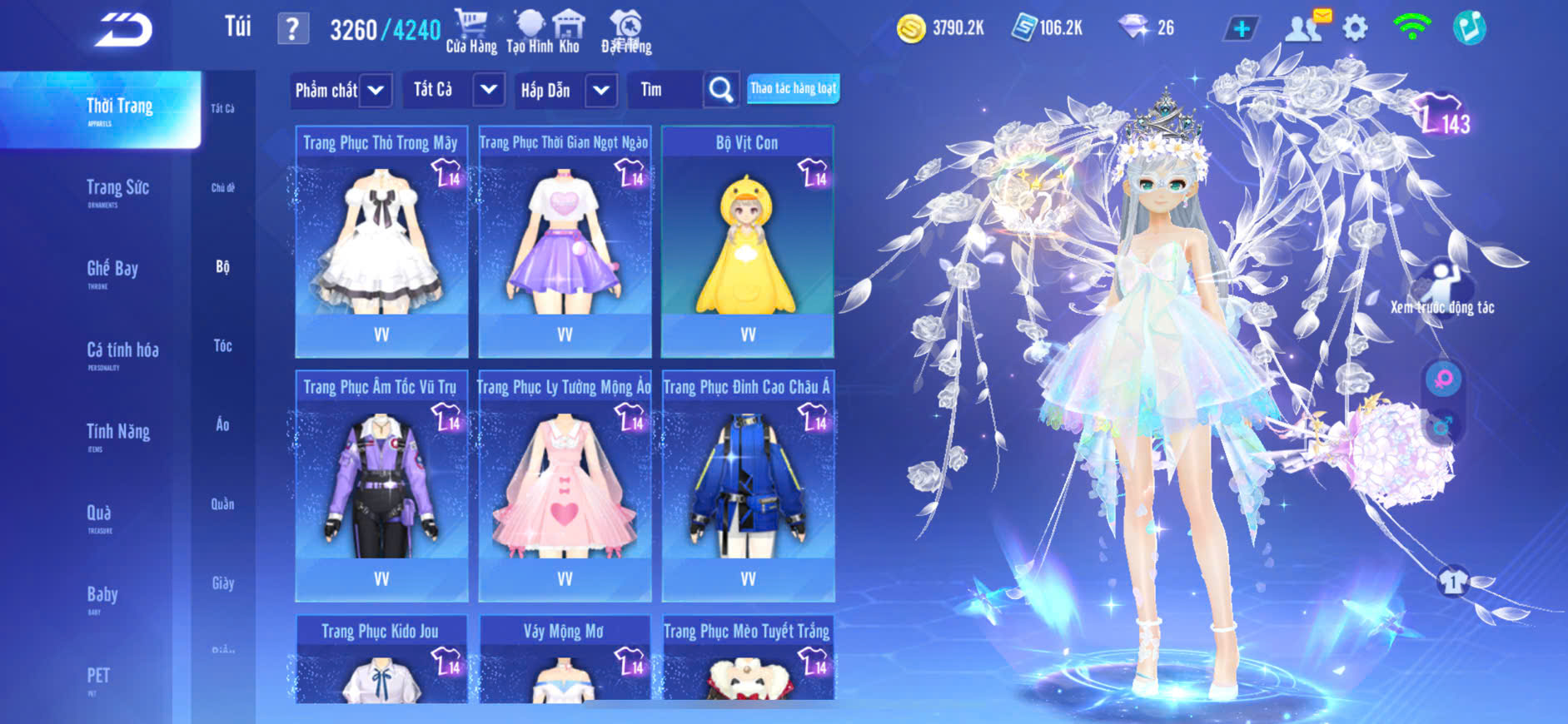Select the Bộ Vịt Con outfit
1568x724 pixels.
pyautogui.click(x=747, y=241)
